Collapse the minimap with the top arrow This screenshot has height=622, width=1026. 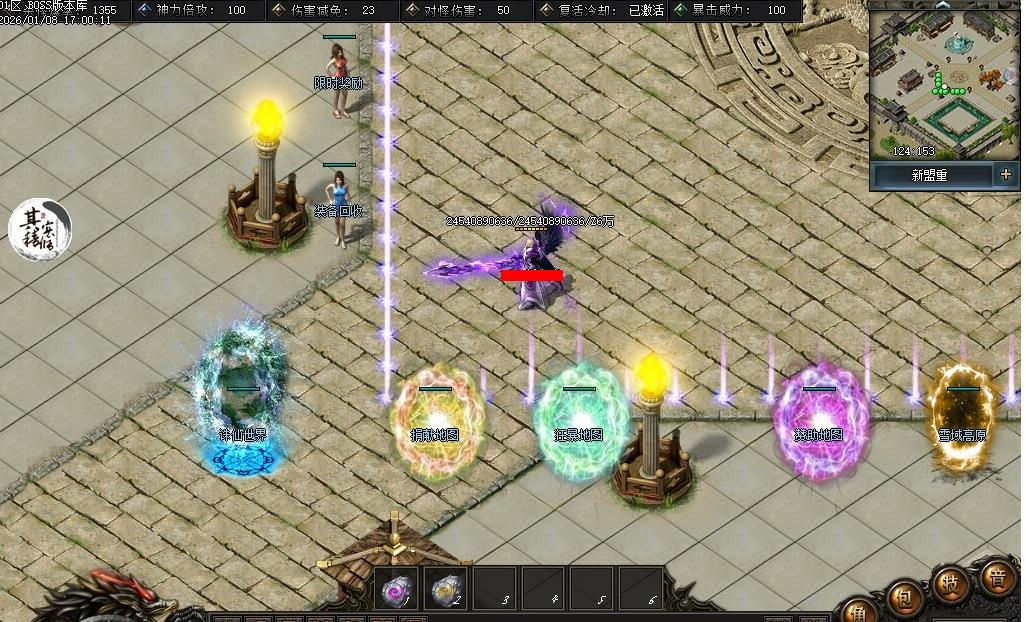(943, 5)
